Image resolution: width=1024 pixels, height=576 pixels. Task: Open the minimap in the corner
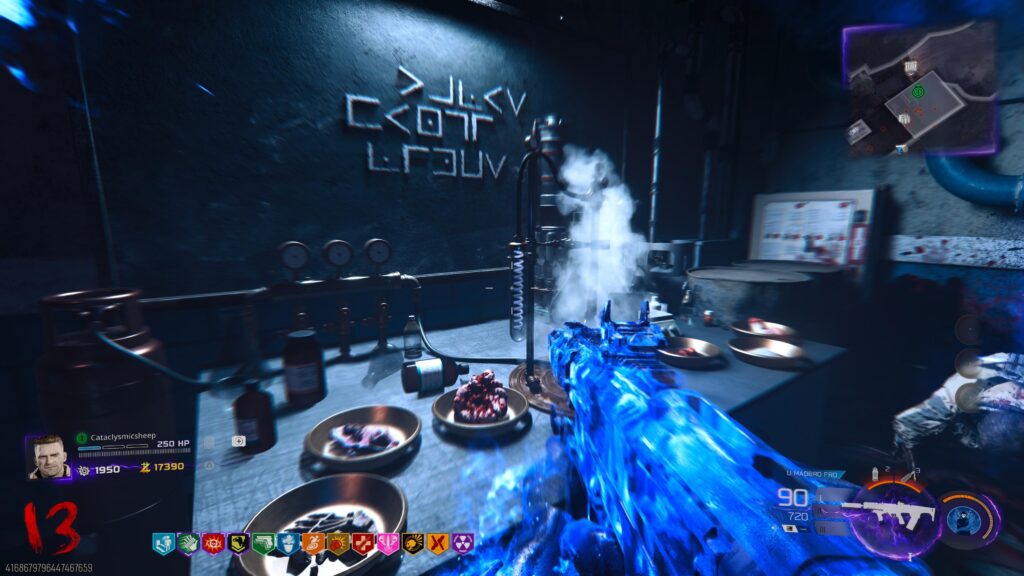[920, 90]
